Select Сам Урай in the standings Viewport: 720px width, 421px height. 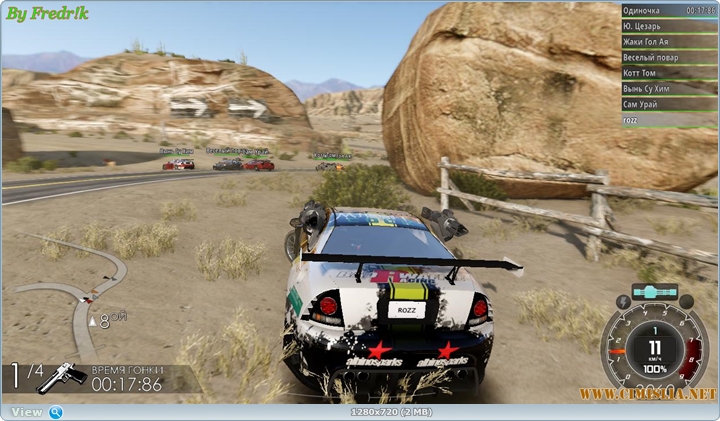click(x=667, y=104)
